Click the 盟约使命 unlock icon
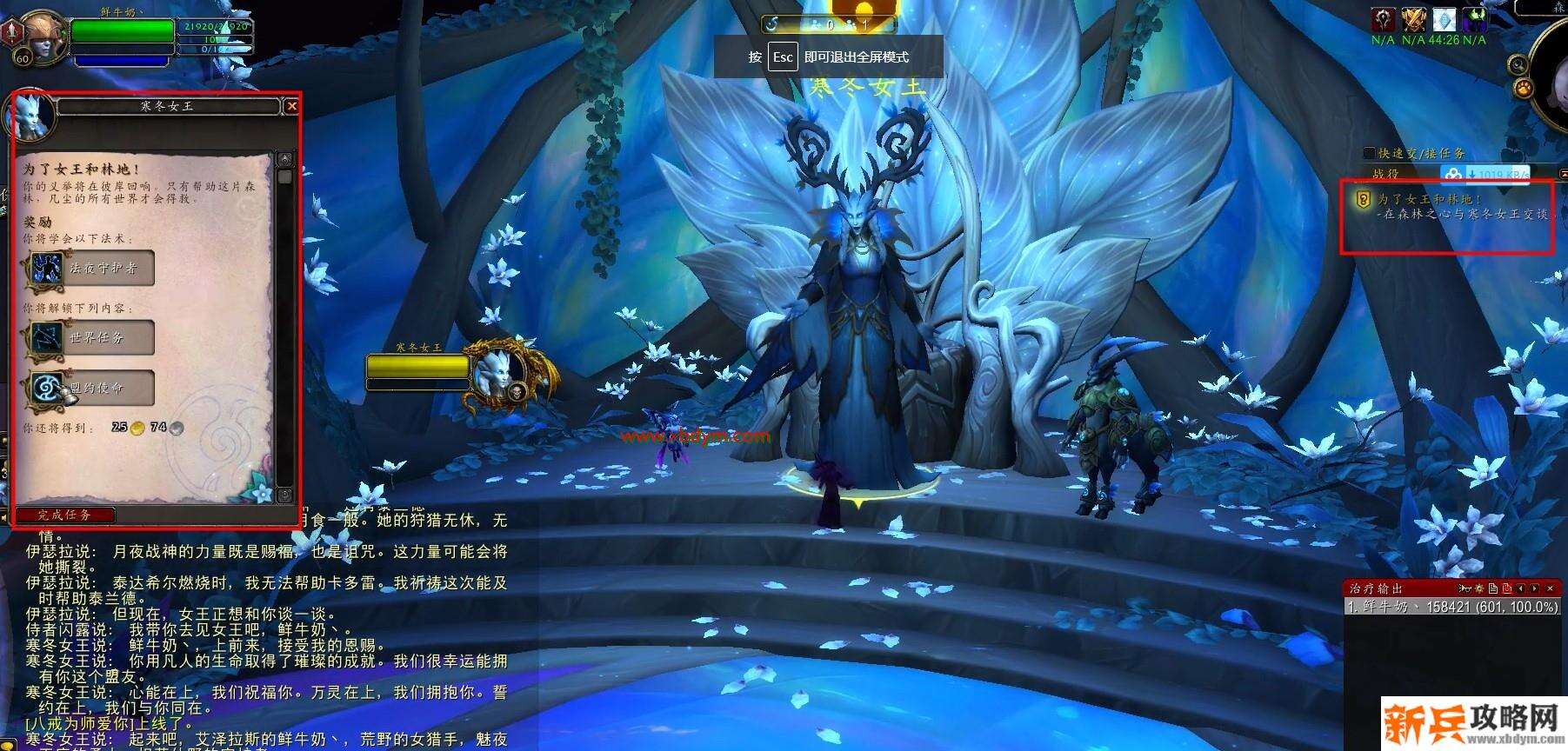Viewport: 1568px width, 751px height. [48, 389]
